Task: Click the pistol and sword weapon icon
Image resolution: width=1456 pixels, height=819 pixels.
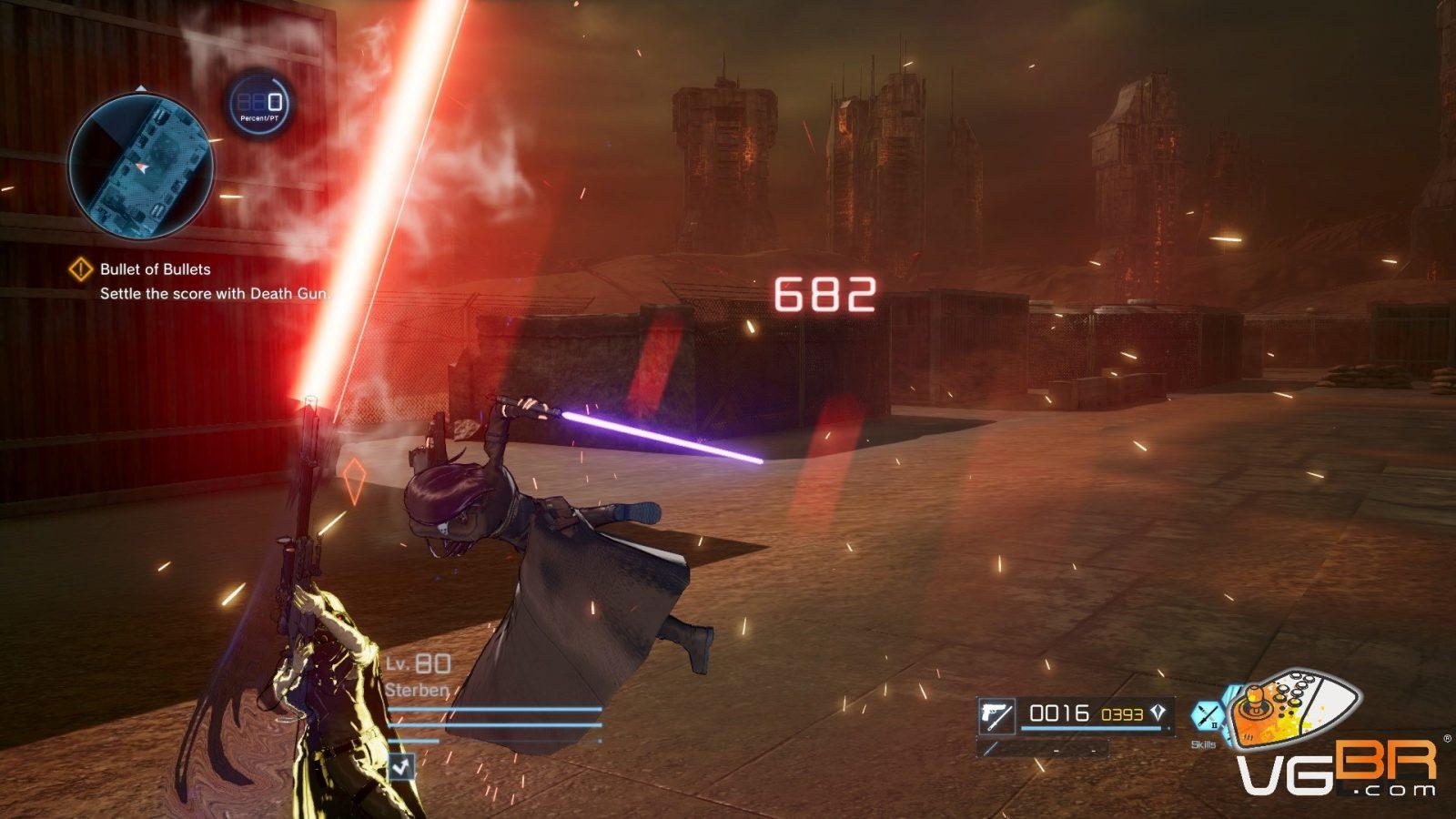Action: pyautogui.click(x=996, y=715)
